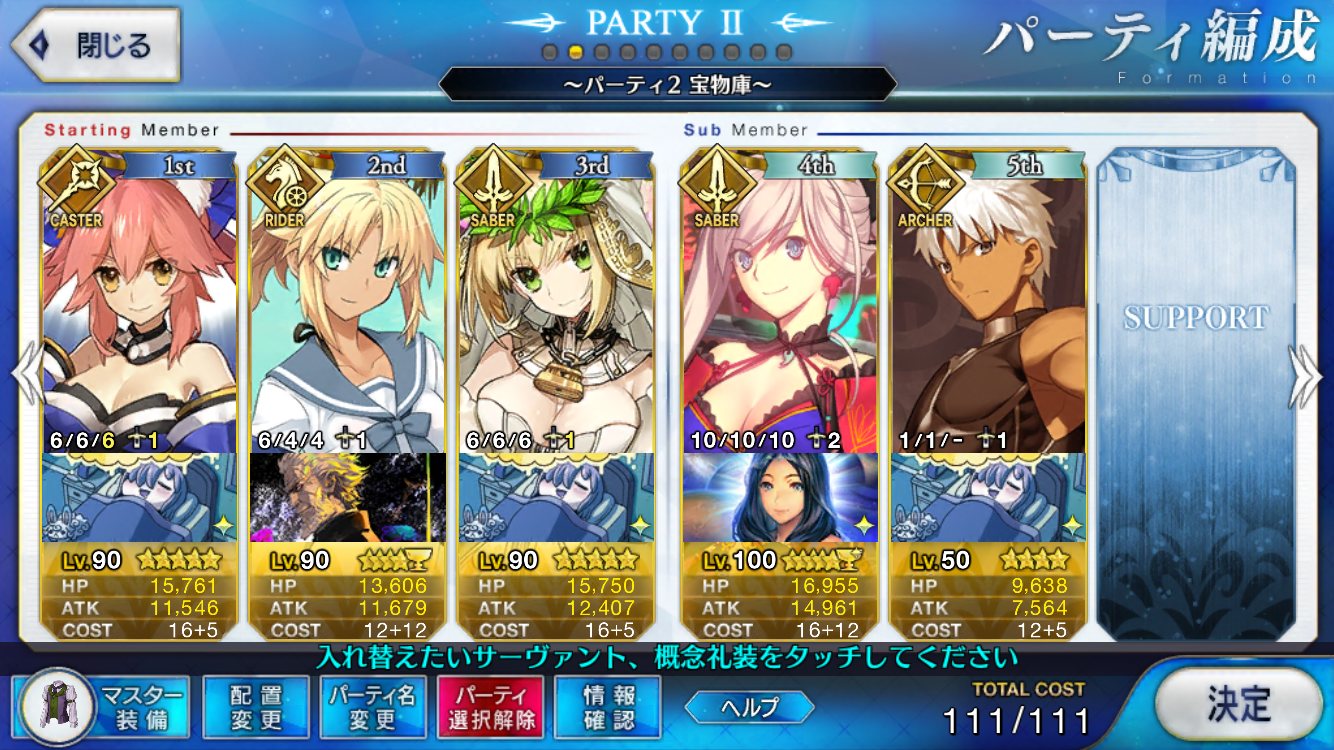Image resolution: width=1334 pixels, height=750 pixels.
Task: Choose the 2nd slot Rider servant card
Action: click(x=347, y=310)
